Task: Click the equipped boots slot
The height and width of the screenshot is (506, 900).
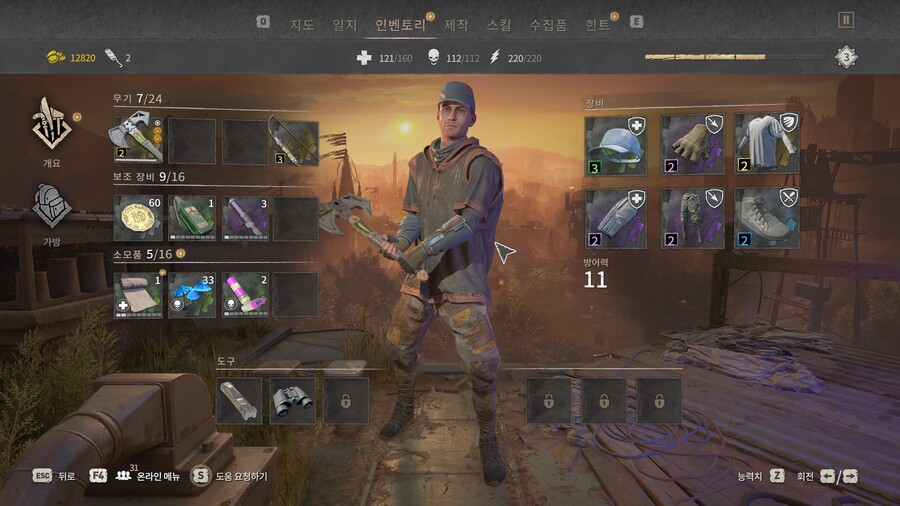Action: tap(767, 217)
